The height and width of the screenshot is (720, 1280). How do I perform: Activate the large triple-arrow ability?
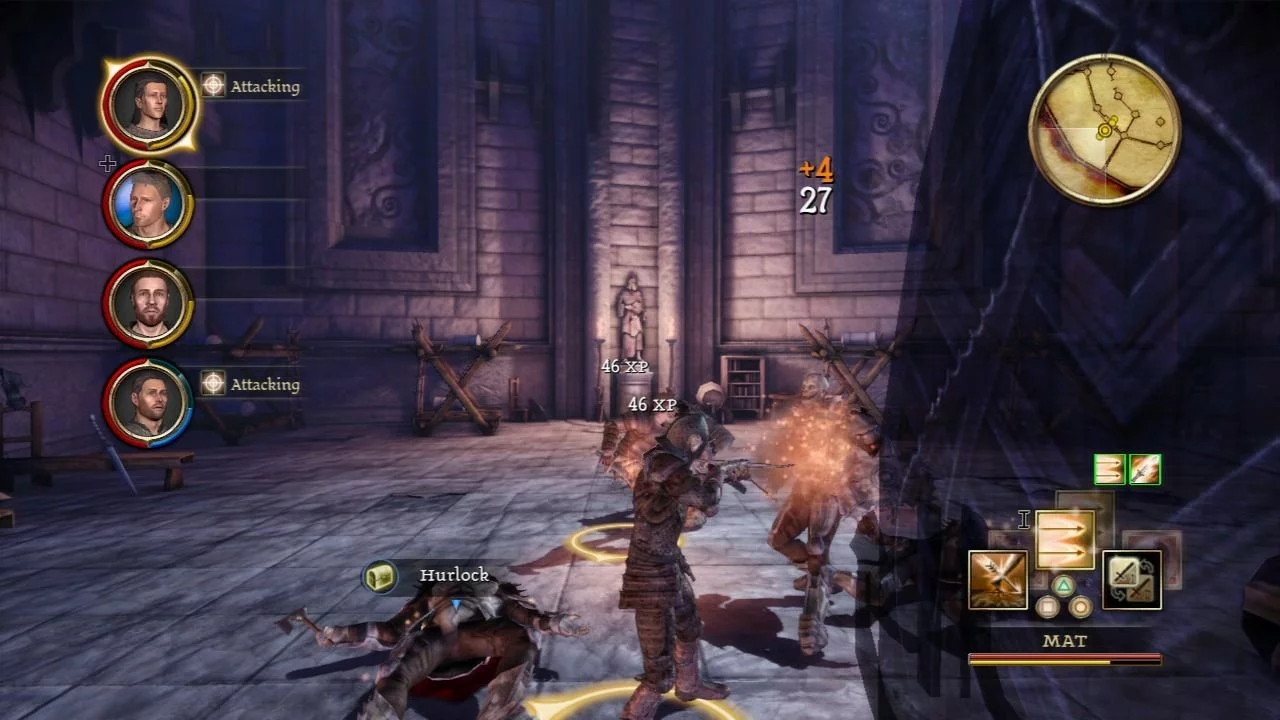tap(1065, 540)
